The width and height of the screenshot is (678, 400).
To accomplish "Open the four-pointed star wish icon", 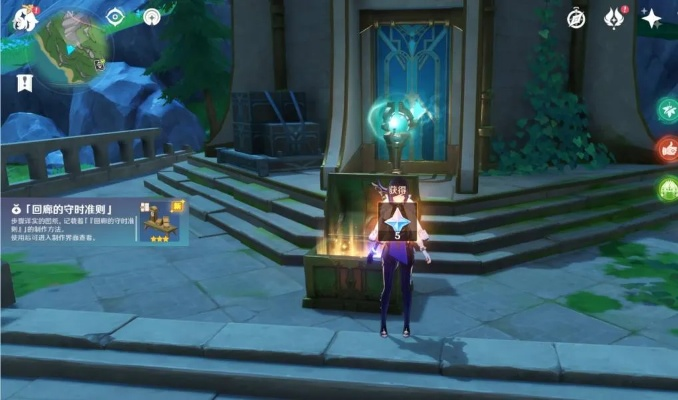I will pyautogui.click(x=652, y=18).
